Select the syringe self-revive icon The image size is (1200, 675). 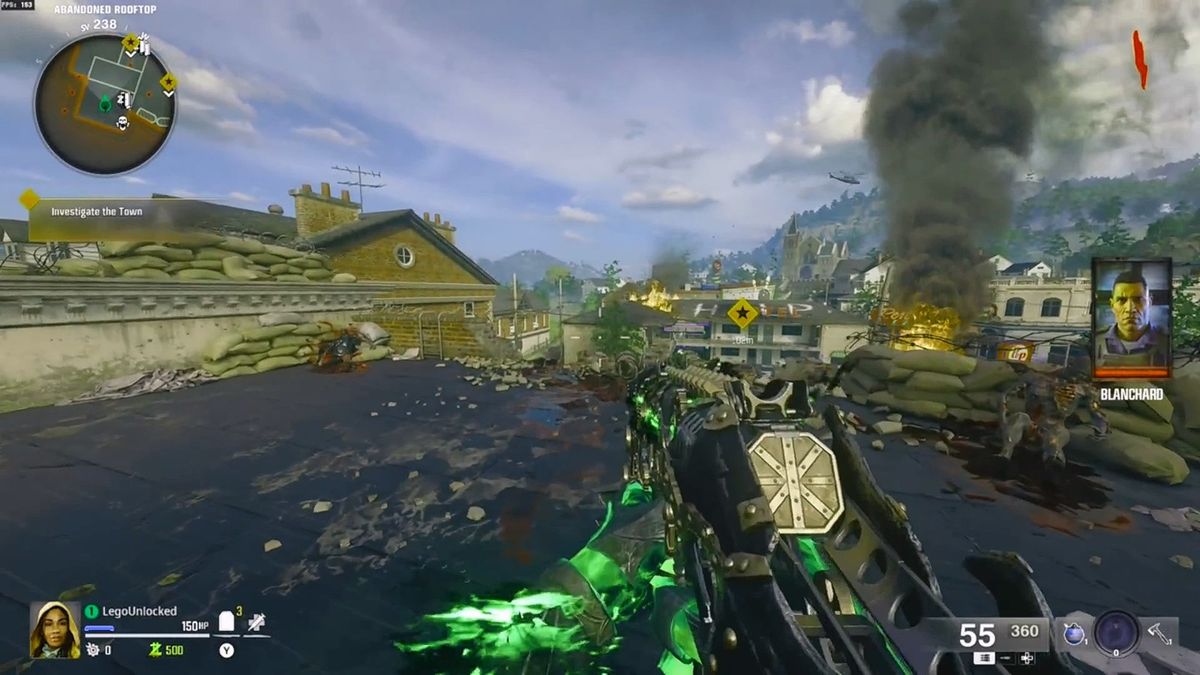pyautogui.click(x=257, y=623)
